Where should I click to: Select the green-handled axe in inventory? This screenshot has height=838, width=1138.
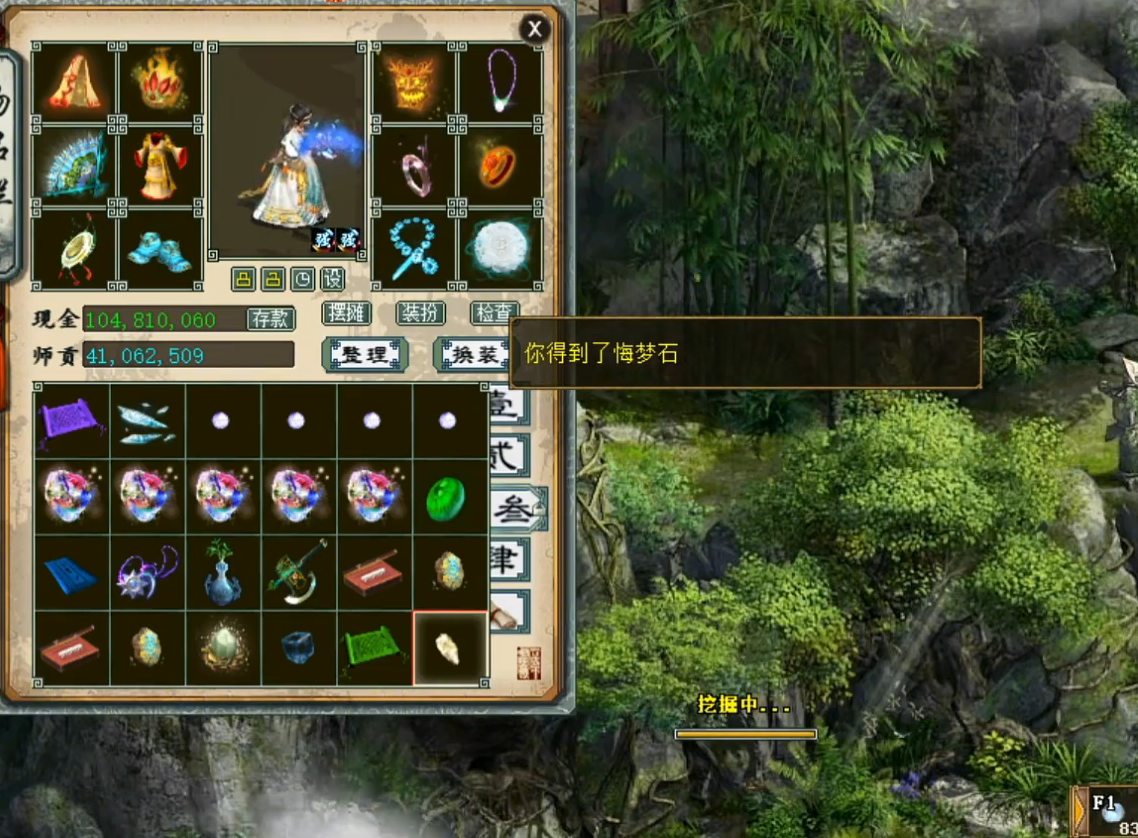click(298, 572)
